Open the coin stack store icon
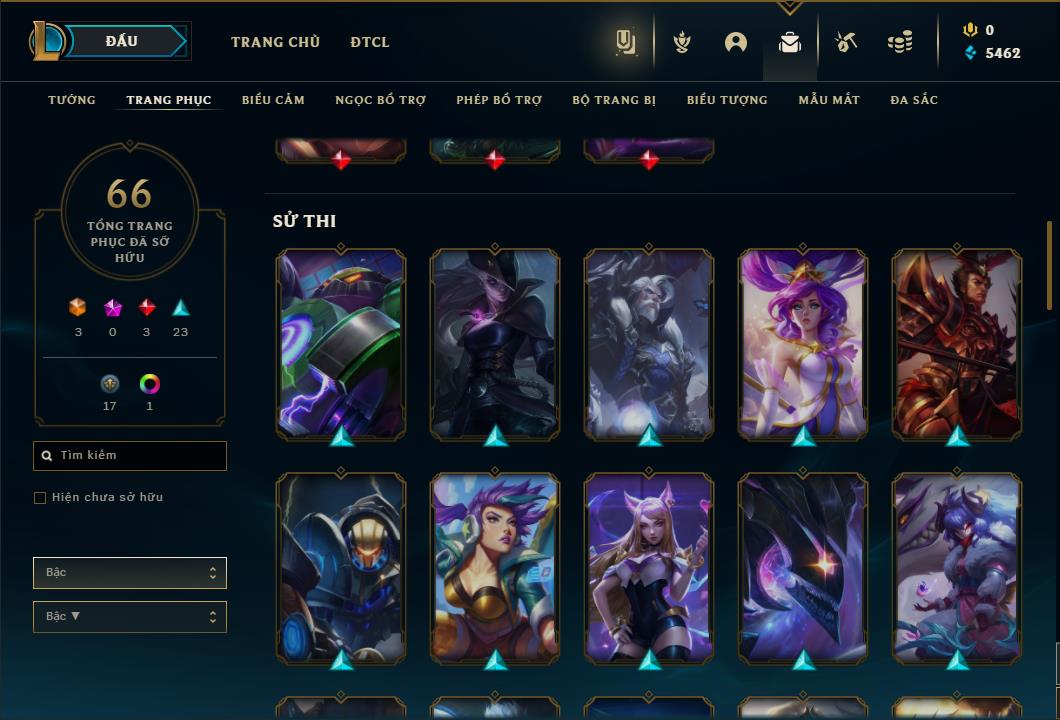Viewport: 1060px width, 720px height. coord(900,42)
